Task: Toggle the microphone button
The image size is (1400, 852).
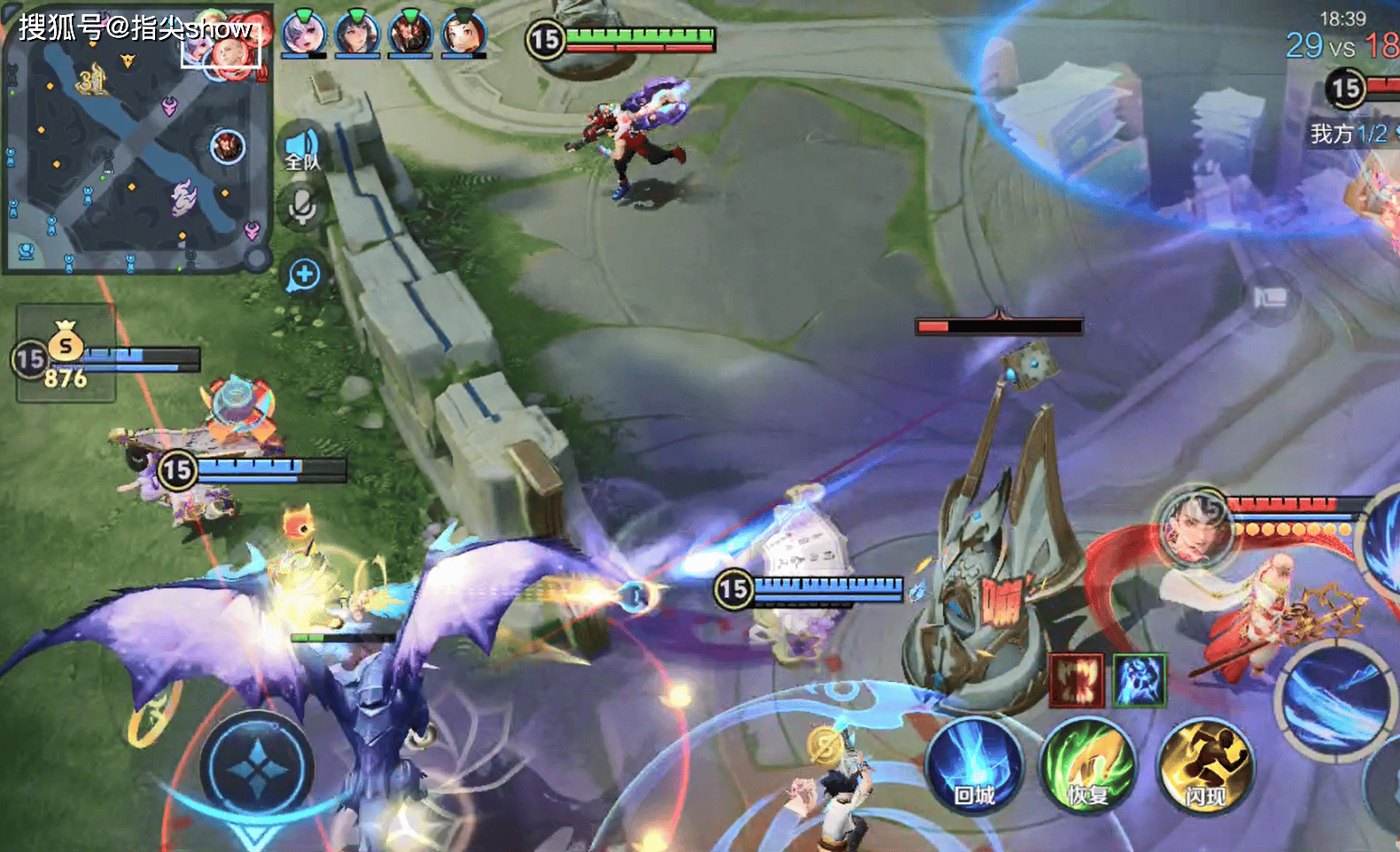Action: (302, 208)
